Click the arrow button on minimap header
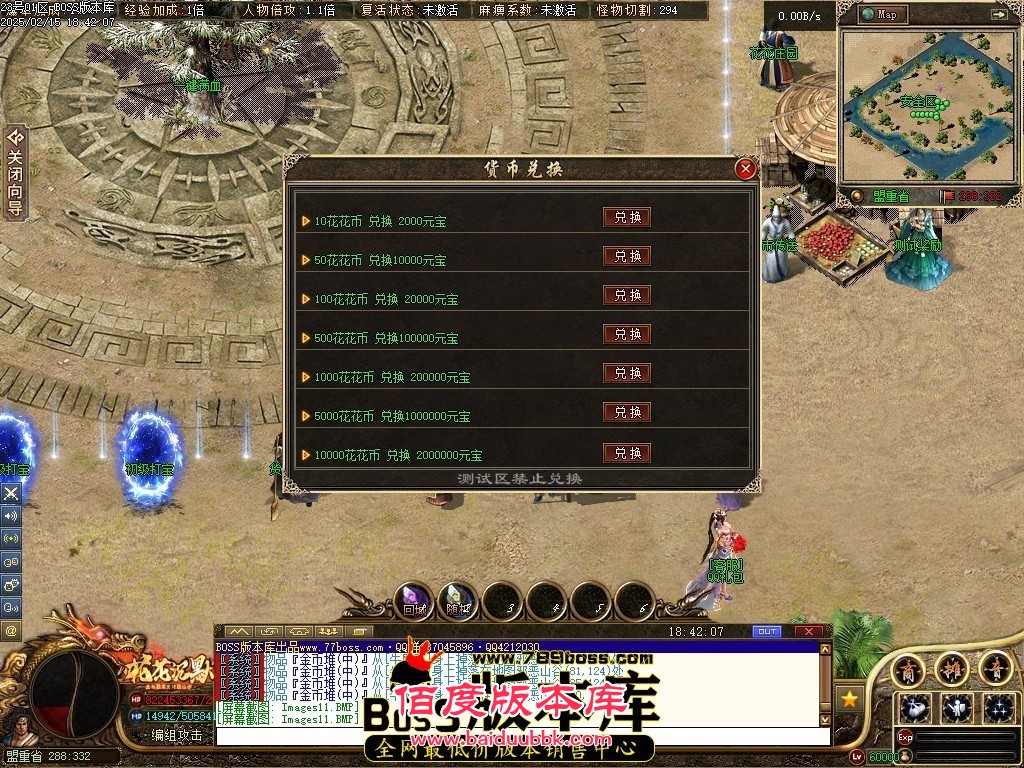Screen dimensions: 1024x768 pos(998,15)
